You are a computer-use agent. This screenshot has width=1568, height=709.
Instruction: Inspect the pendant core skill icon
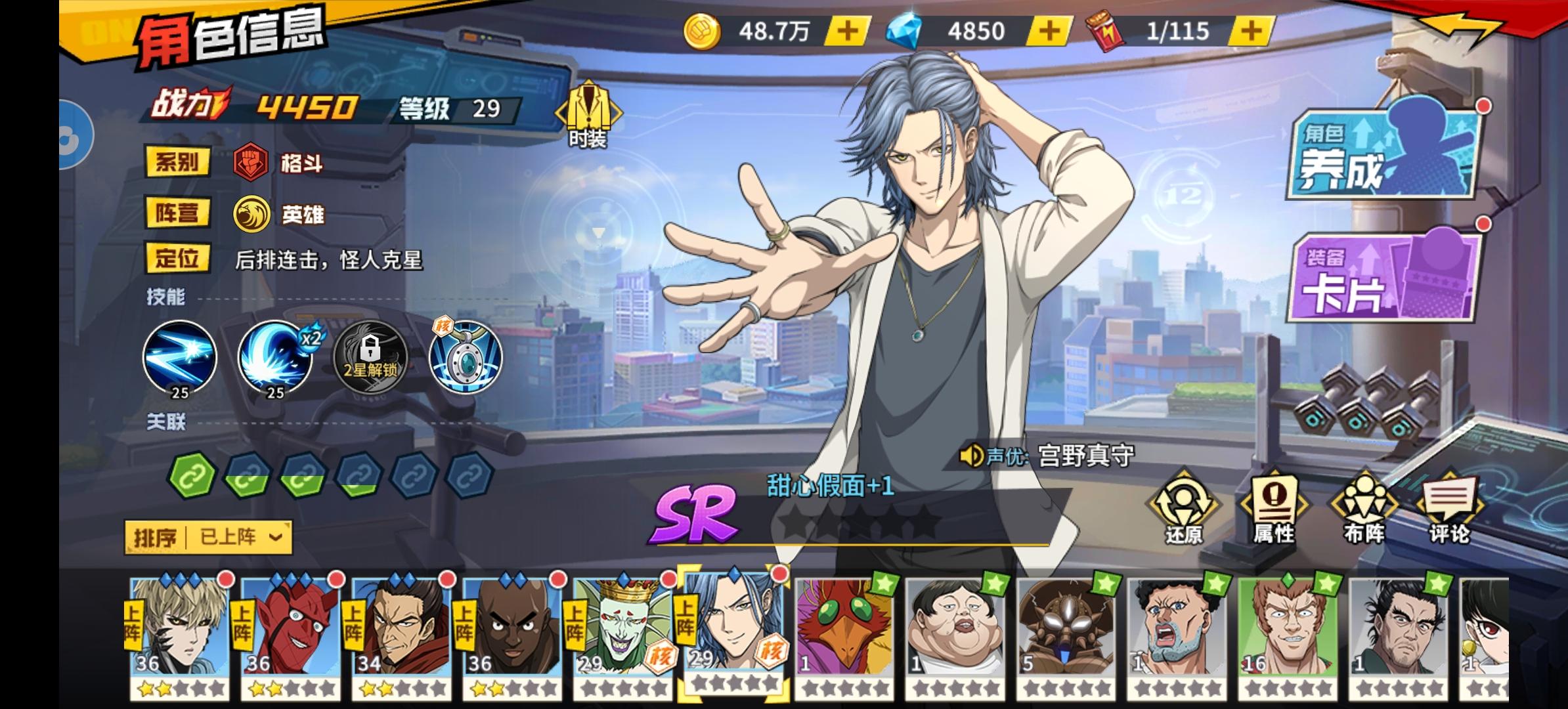(x=466, y=358)
